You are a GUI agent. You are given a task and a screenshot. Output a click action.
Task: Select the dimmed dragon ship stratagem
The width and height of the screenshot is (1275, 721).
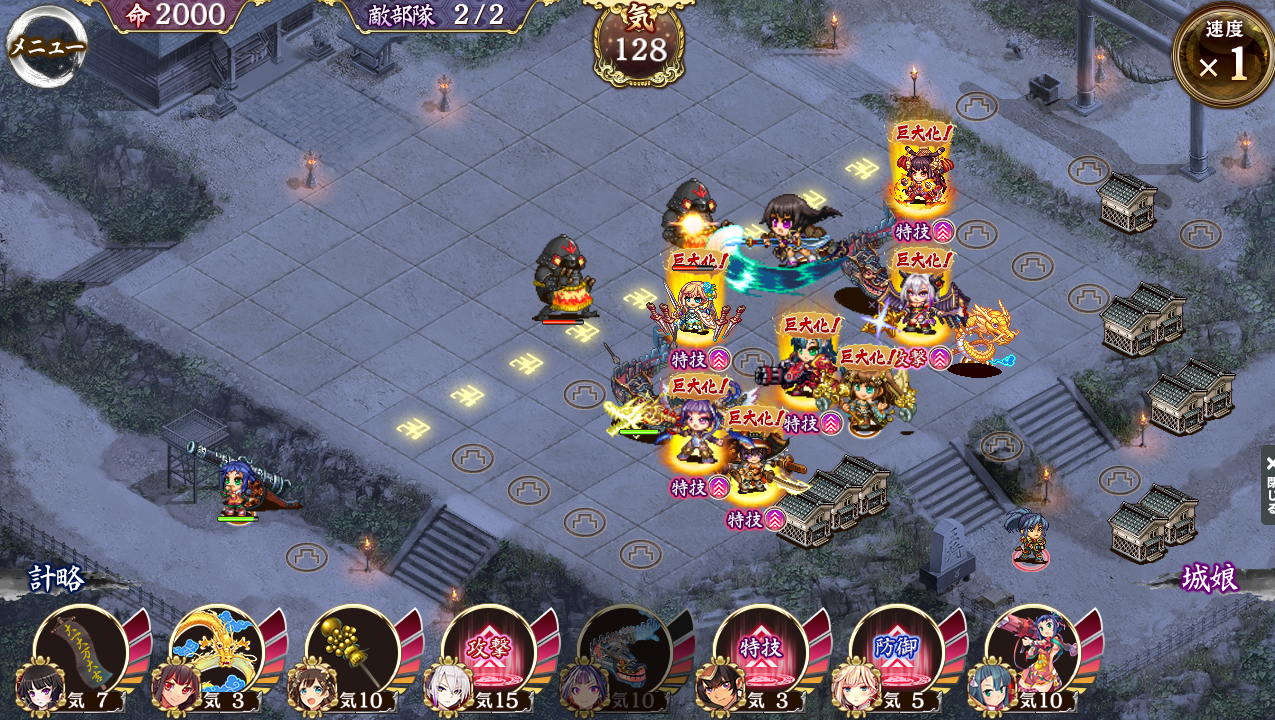click(624, 652)
